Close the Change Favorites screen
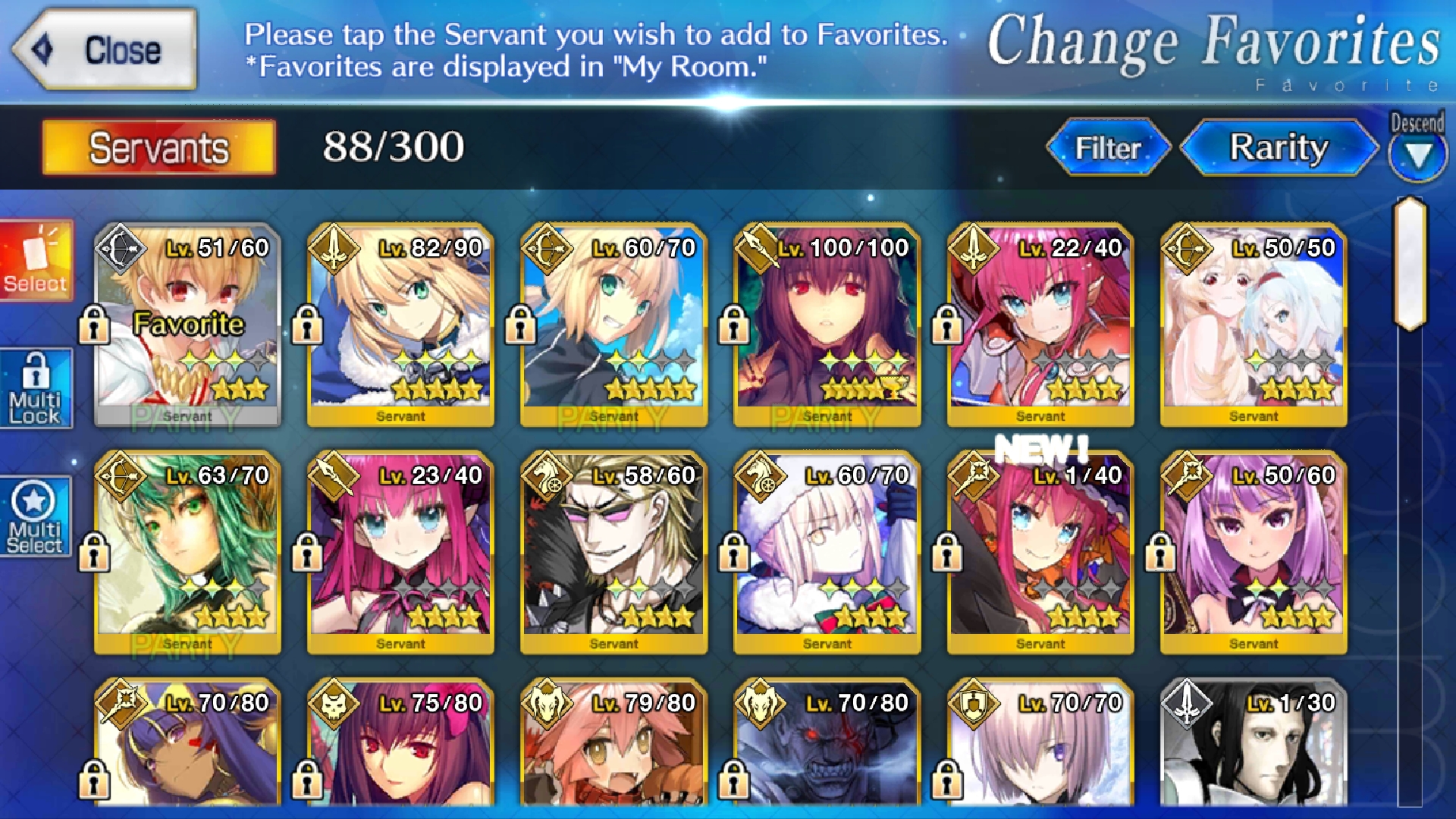 pos(106,50)
